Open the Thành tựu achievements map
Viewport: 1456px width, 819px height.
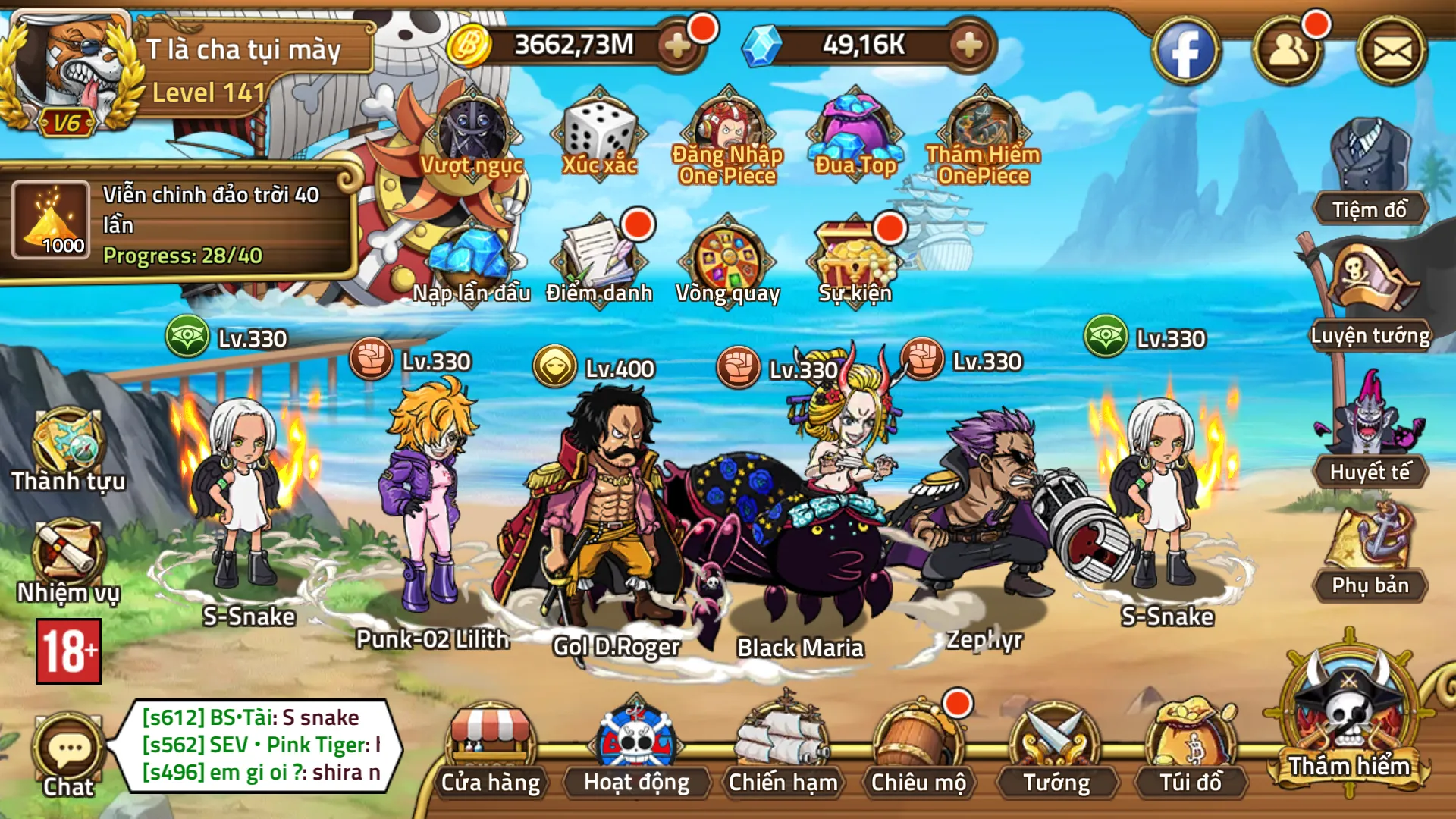pos(67,449)
